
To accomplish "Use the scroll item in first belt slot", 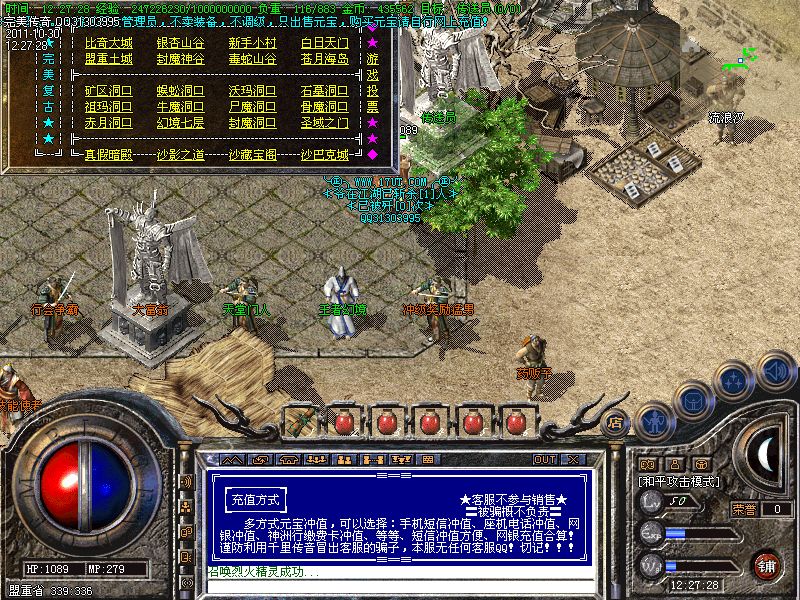I will 299,421.
